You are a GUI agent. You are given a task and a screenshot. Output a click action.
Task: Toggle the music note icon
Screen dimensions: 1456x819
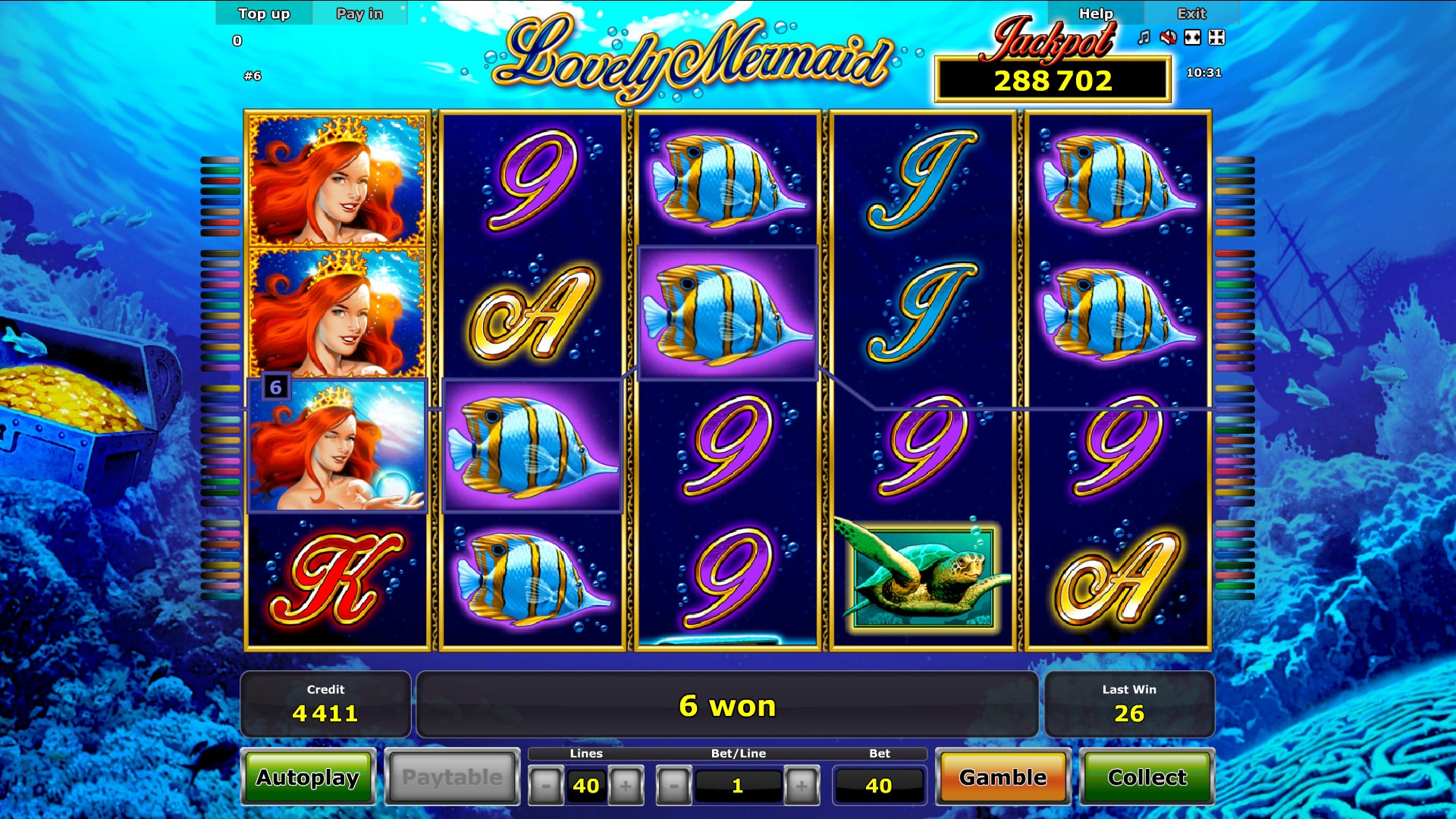[x=1144, y=37]
